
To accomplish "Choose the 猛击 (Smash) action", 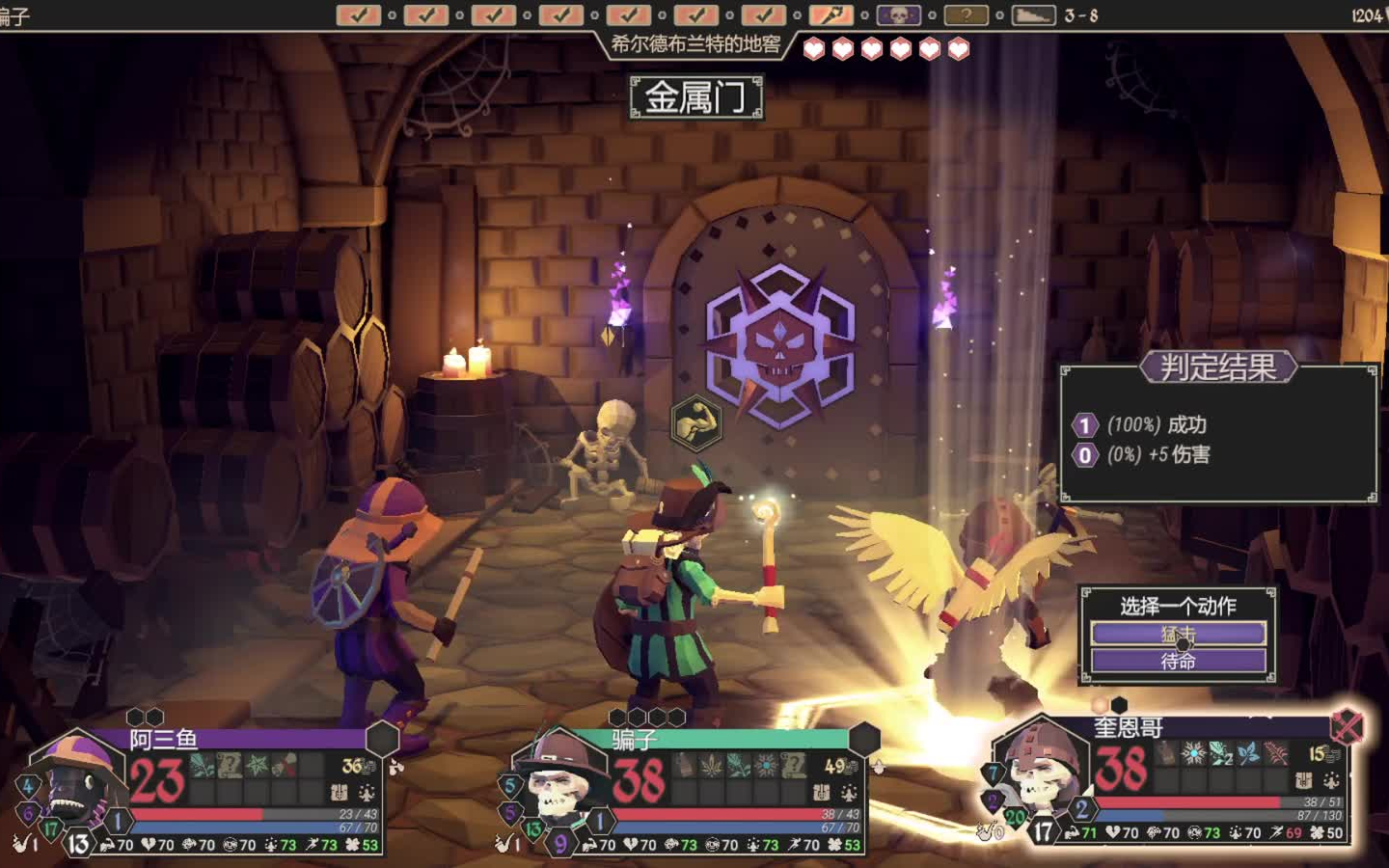I will click(x=1178, y=634).
